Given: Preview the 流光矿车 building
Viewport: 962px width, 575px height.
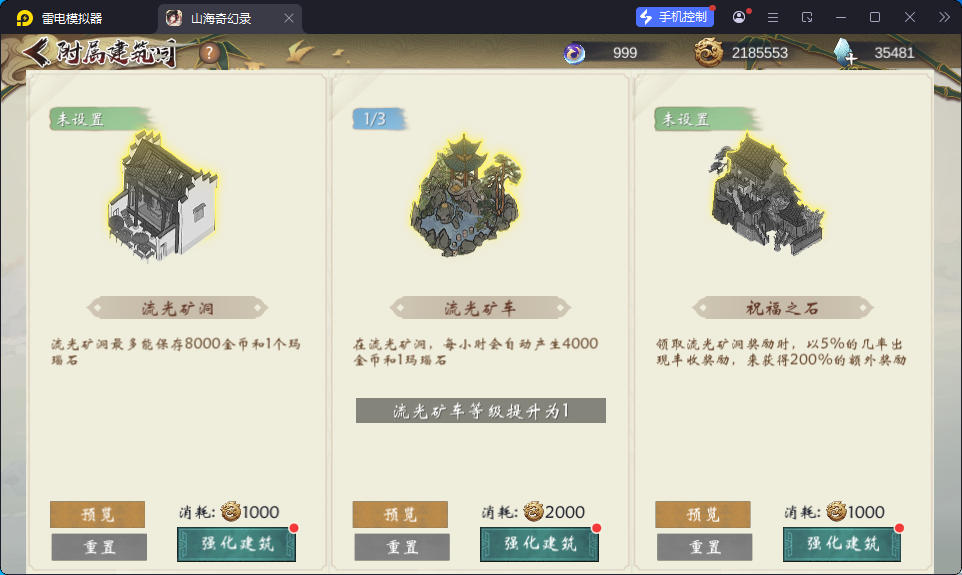Looking at the screenshot, I should click(x=400, y=514).
